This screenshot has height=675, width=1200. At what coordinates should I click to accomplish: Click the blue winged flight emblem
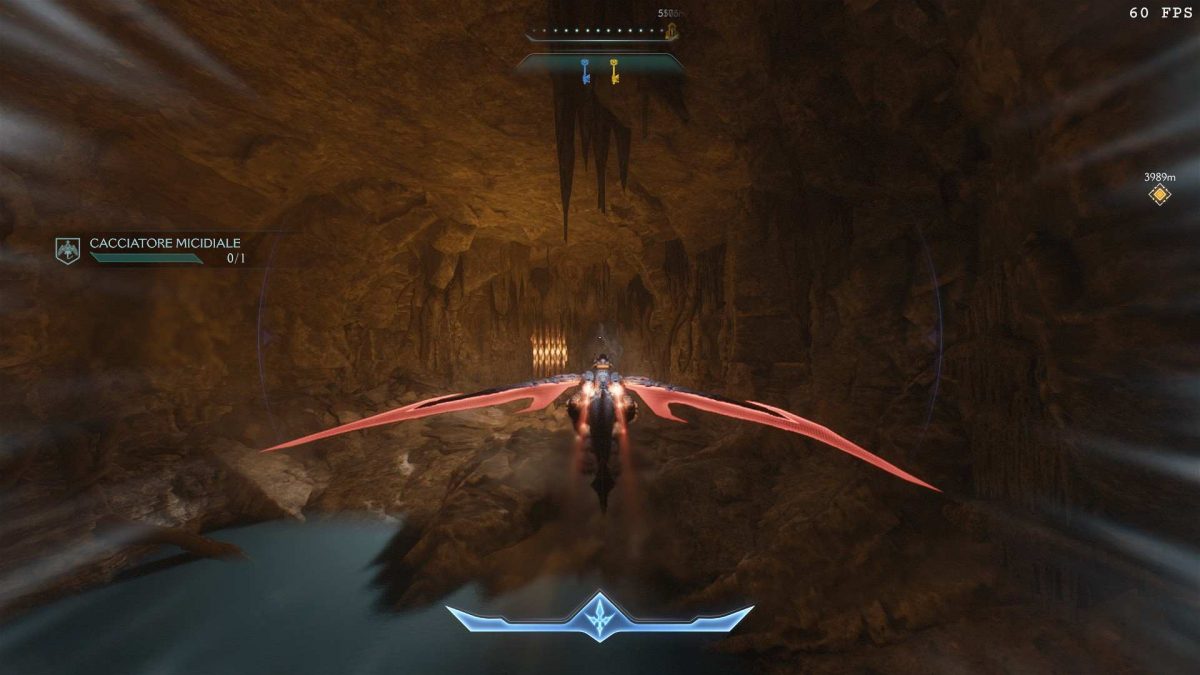click(599, 616)
